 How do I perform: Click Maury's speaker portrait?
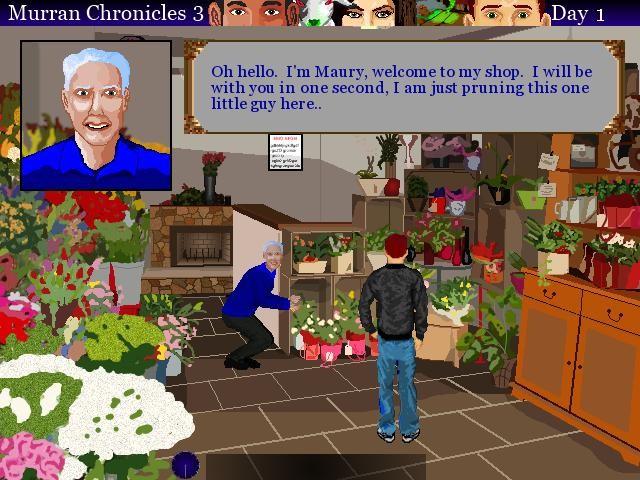click(x=96, y=115)
